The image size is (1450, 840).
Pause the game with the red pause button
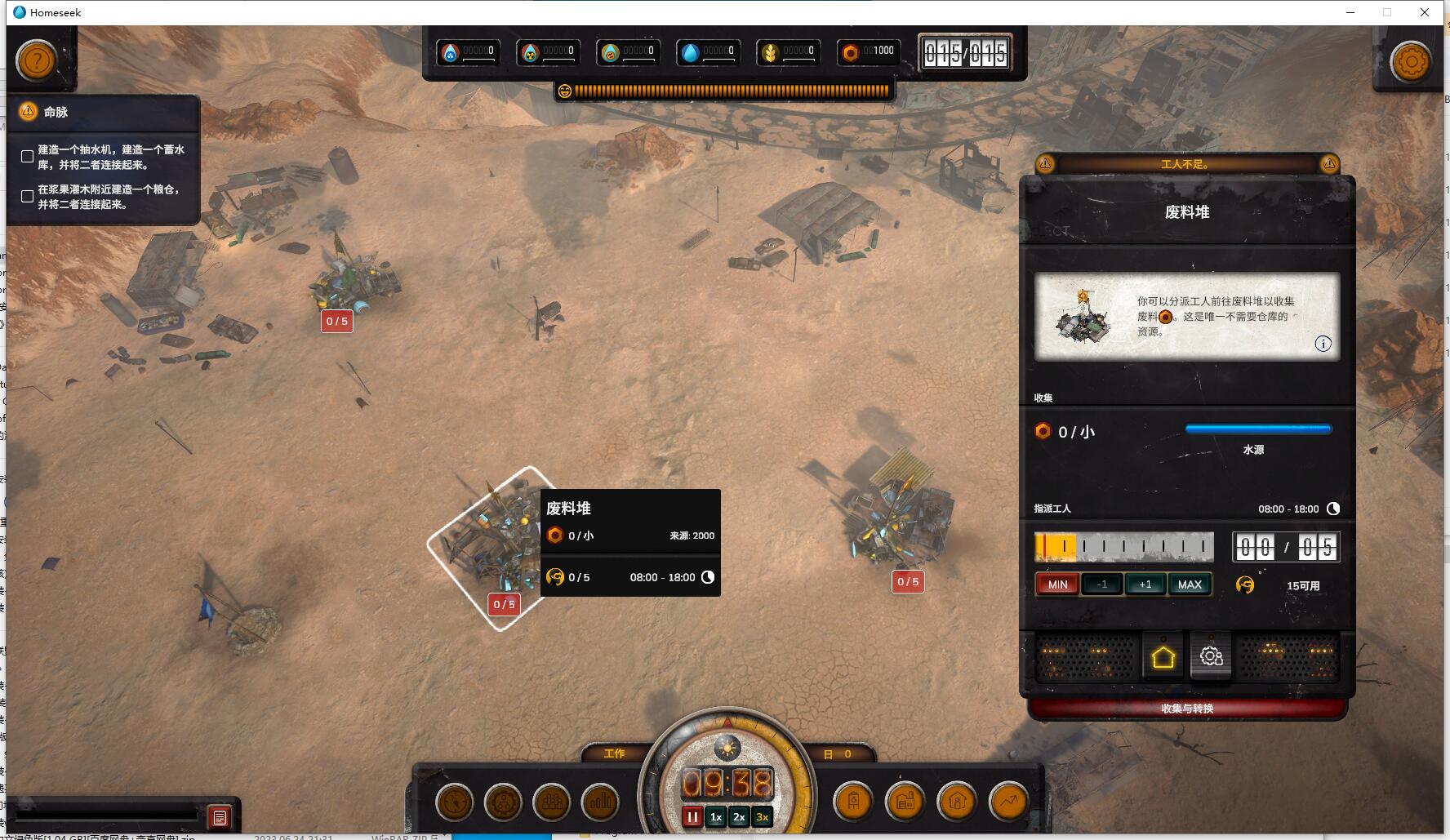coord(692,816)
